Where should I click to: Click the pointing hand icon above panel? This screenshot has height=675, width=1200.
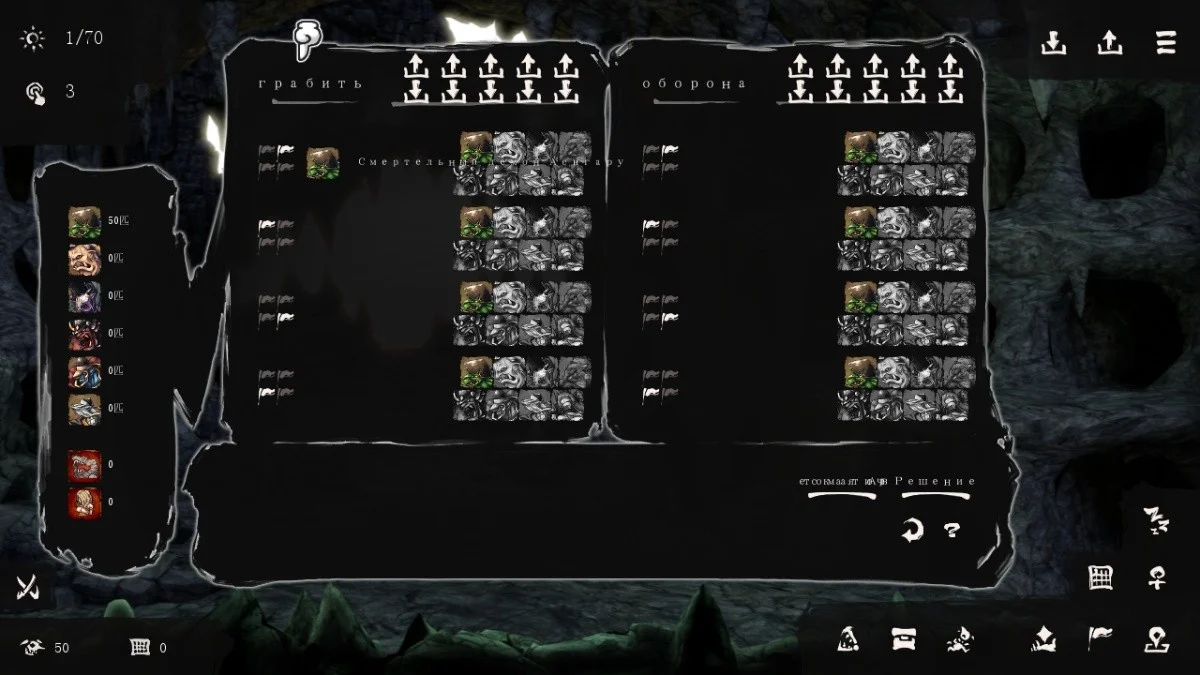[x=306, y=40]
